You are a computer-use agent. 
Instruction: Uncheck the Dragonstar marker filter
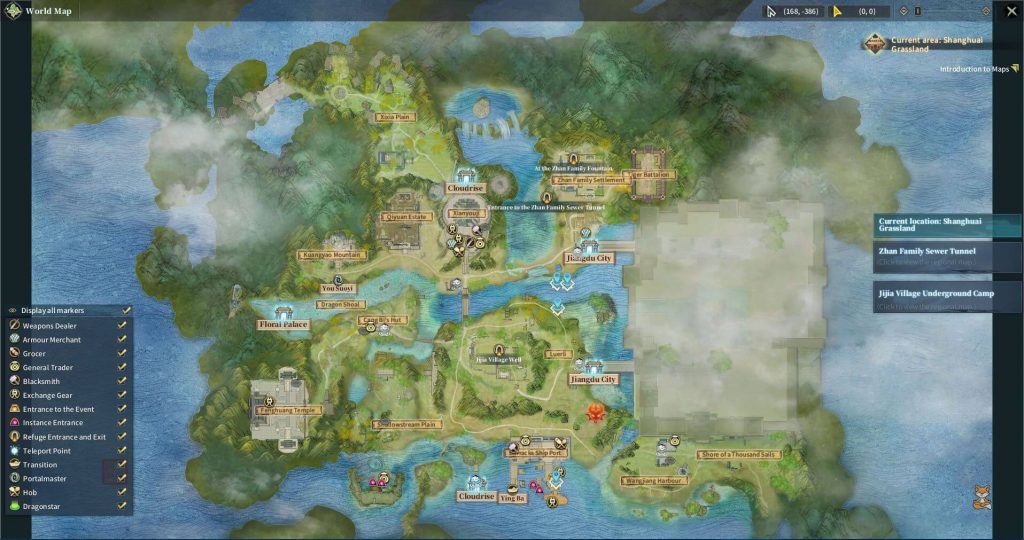121,506
